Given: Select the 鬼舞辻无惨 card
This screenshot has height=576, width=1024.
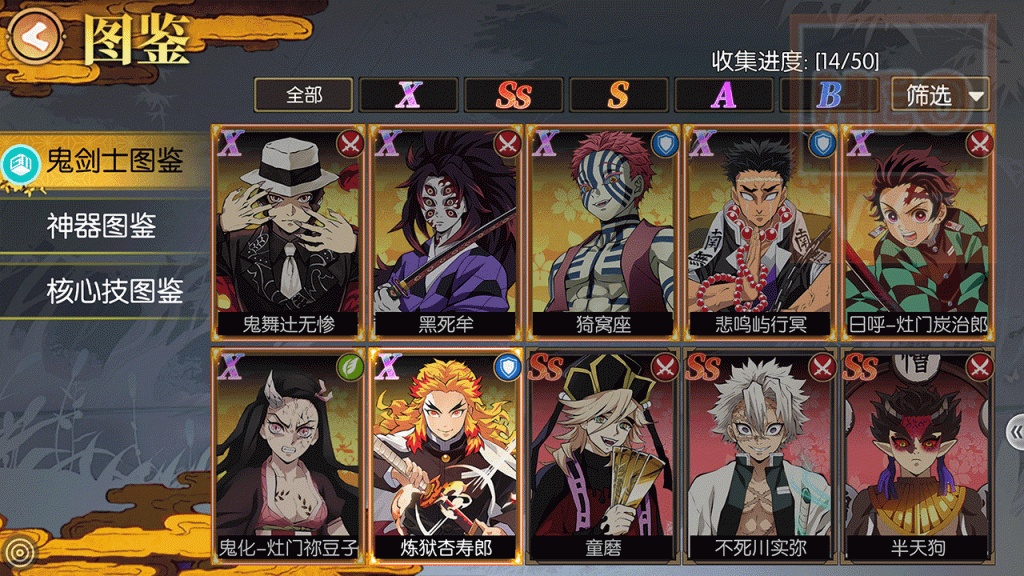Looking at the screenshot, I should [288, 232].
